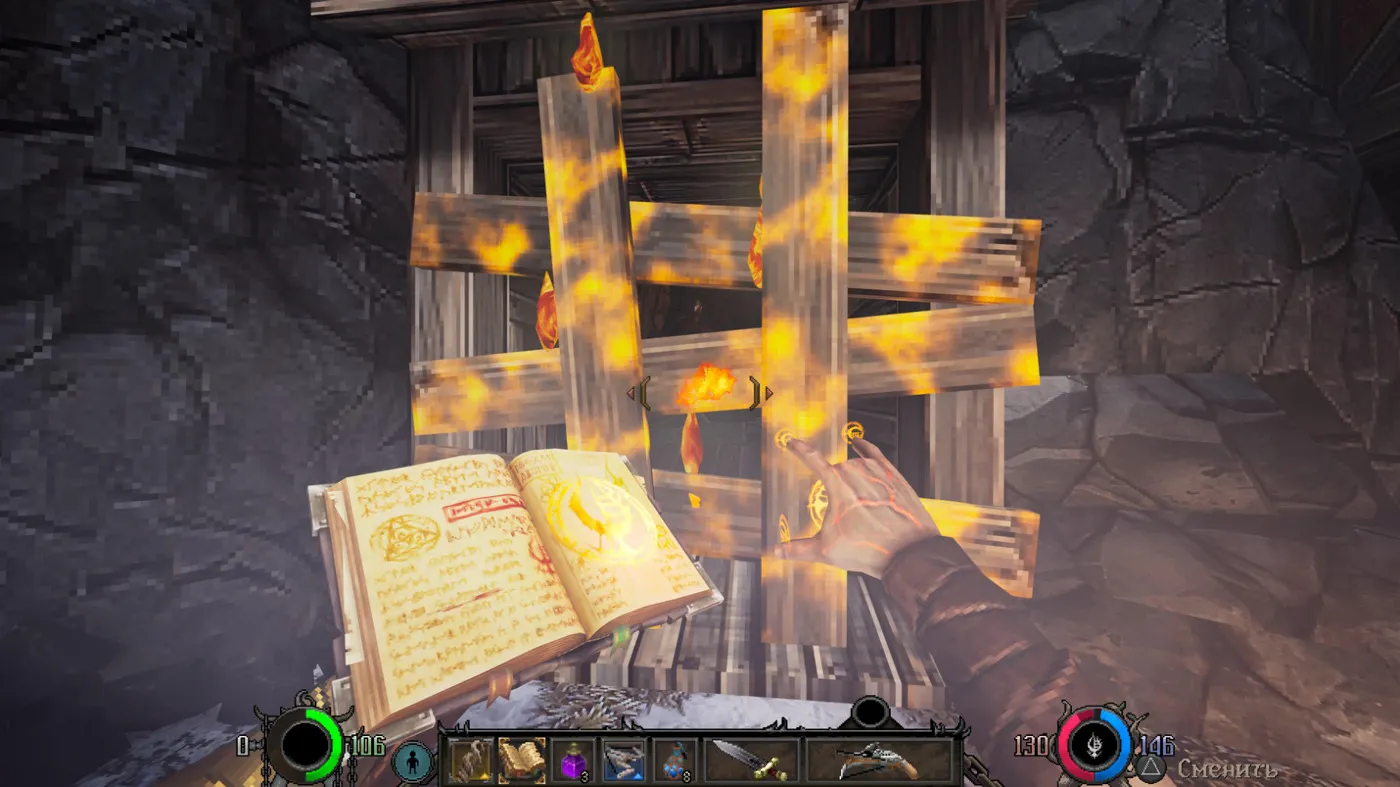Select the first hotbar slot with the staff
The height and width of the screenshot is (787, 1400).
click(x=470, y=760)
